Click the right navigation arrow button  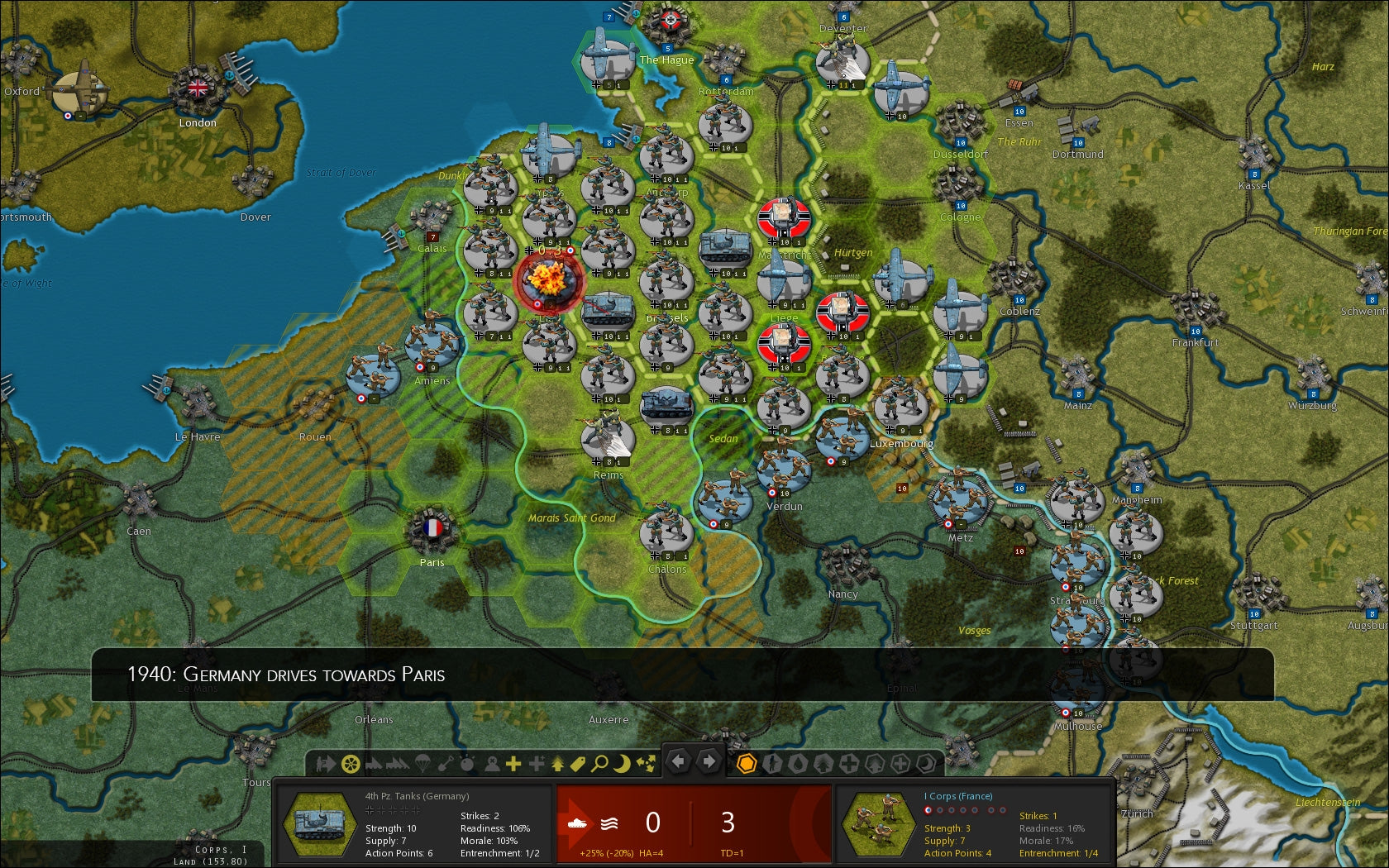(707, 761)
